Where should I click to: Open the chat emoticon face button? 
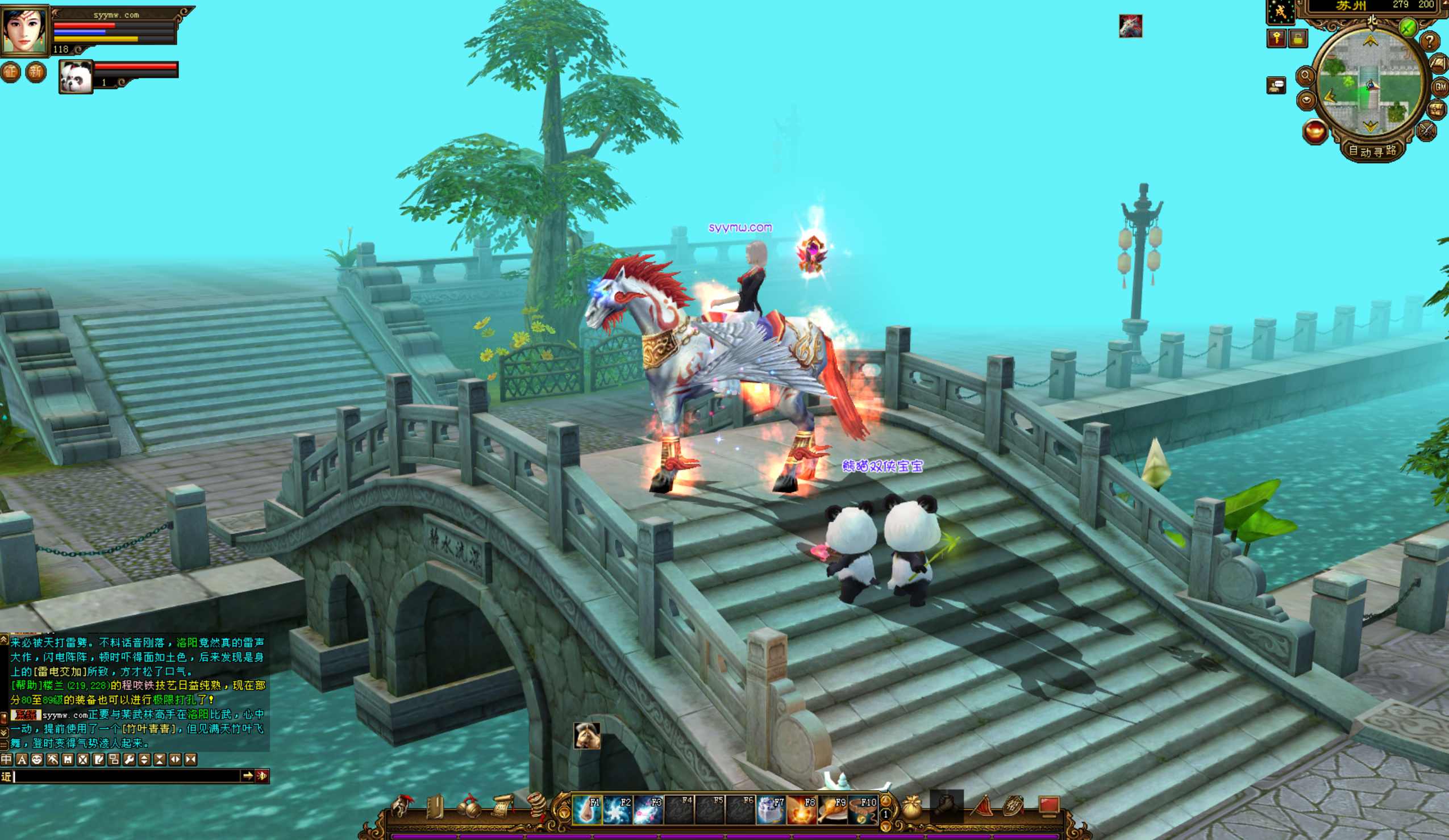pyautogui.click(x=37, y=759)
